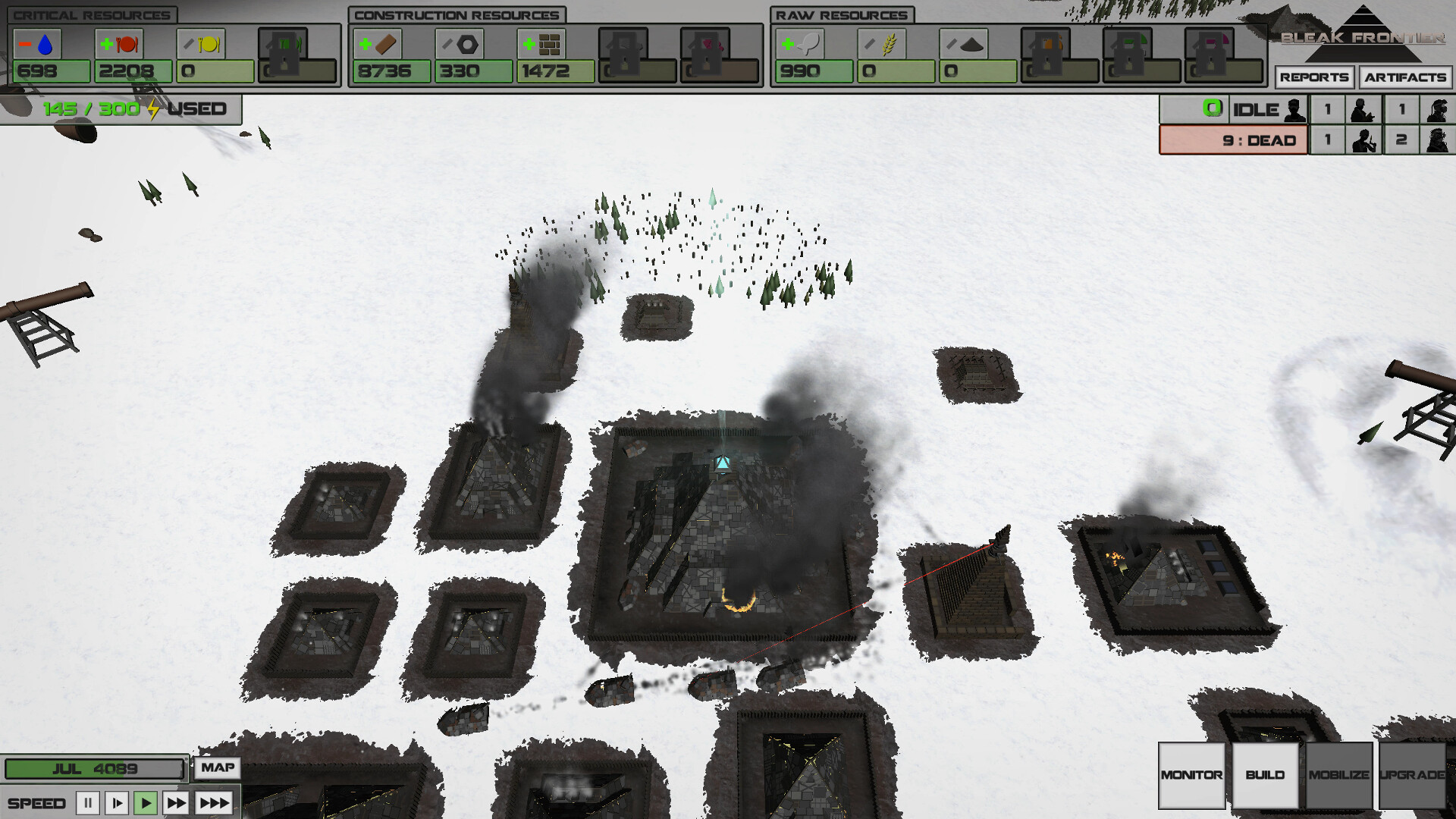Select the idle worker portrait icon
Screen dimensions: 1456x819
coord(1294,108)
